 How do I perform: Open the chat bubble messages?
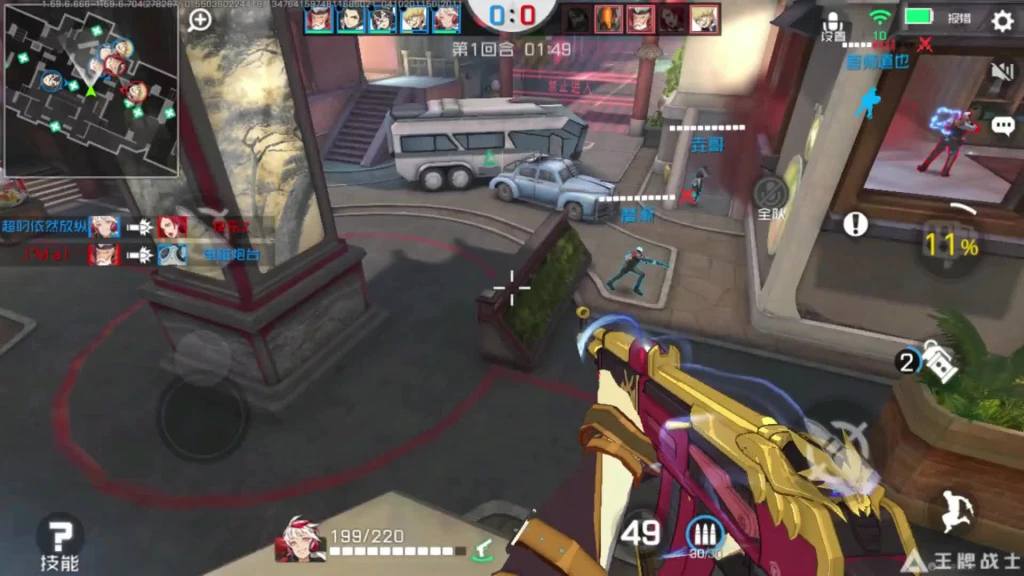click(x=1003, y=126)
